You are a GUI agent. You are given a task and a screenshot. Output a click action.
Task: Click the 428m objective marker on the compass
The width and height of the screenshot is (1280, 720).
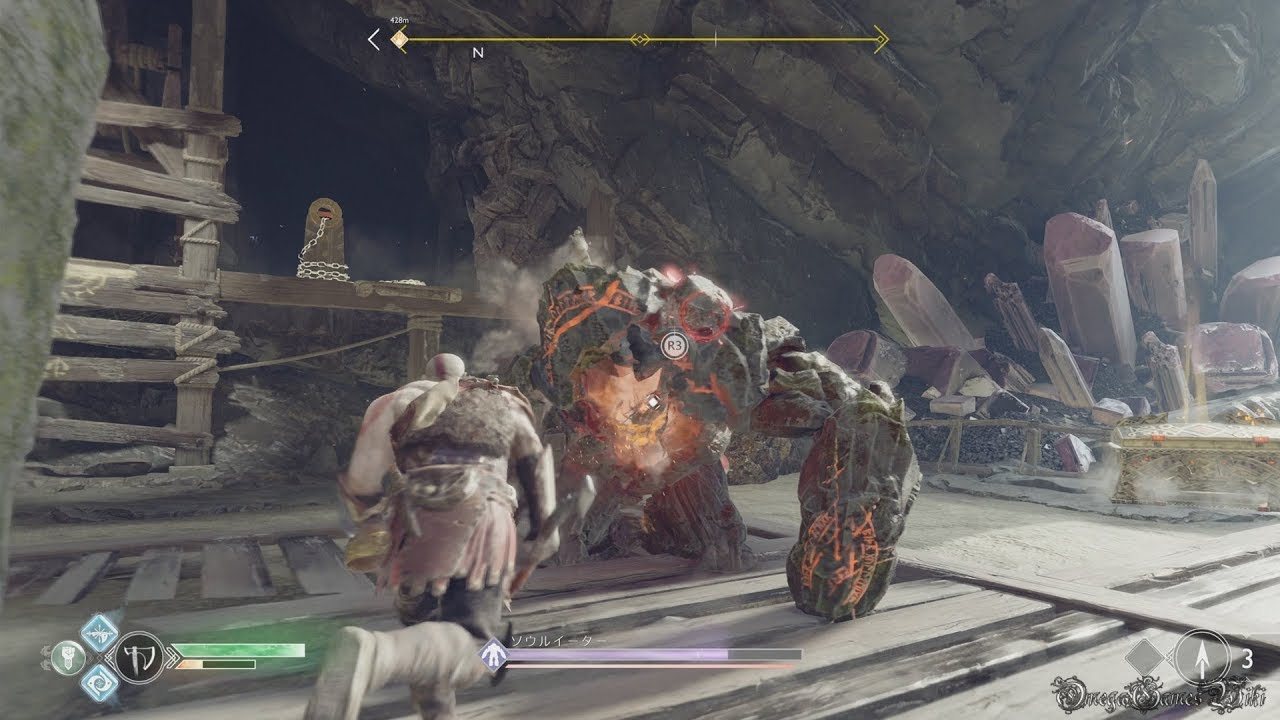coord(399,40)
